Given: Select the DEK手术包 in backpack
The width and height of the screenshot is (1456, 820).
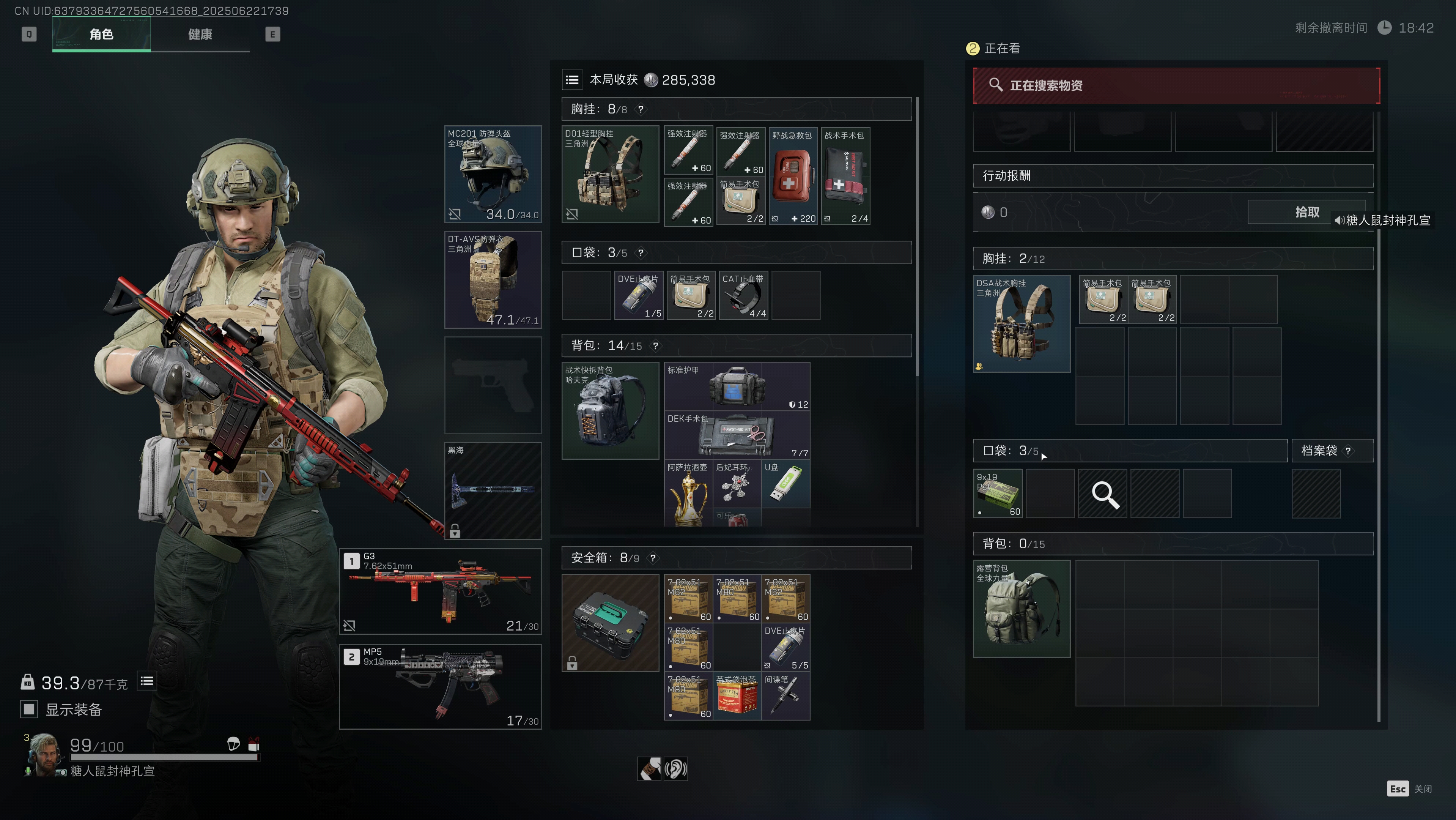Looking at the screenshot, I should pyautogui.click(x=737, y=435).
